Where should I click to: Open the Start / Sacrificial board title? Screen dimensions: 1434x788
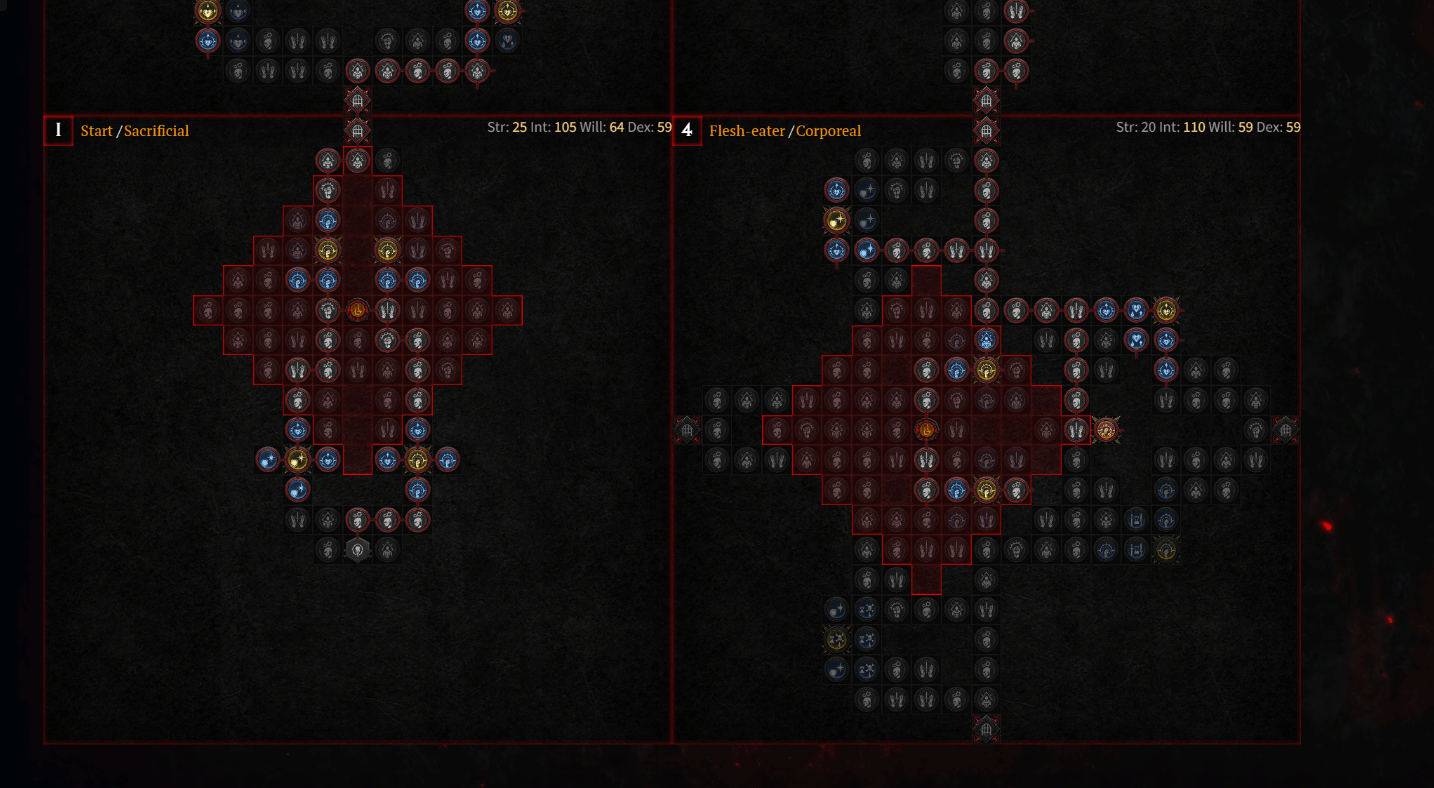(x=136, y=131)
